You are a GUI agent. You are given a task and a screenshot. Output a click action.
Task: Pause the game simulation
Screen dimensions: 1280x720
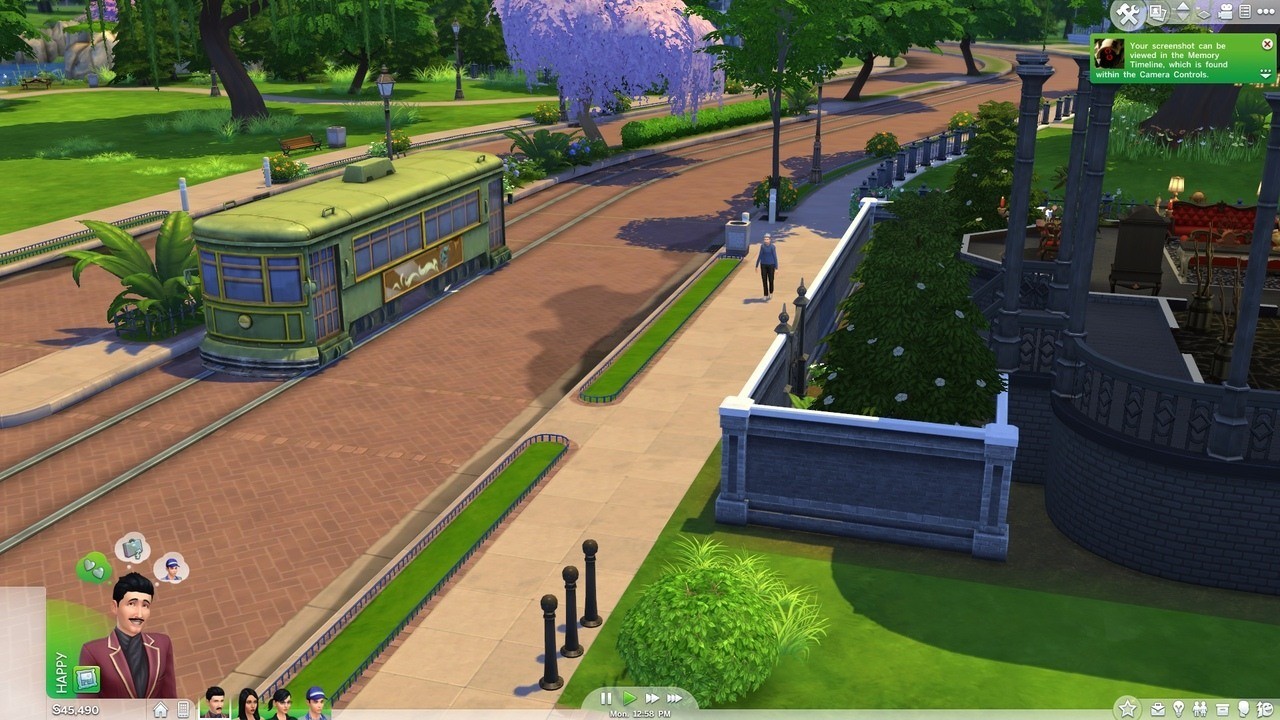(x=605, y=698)
